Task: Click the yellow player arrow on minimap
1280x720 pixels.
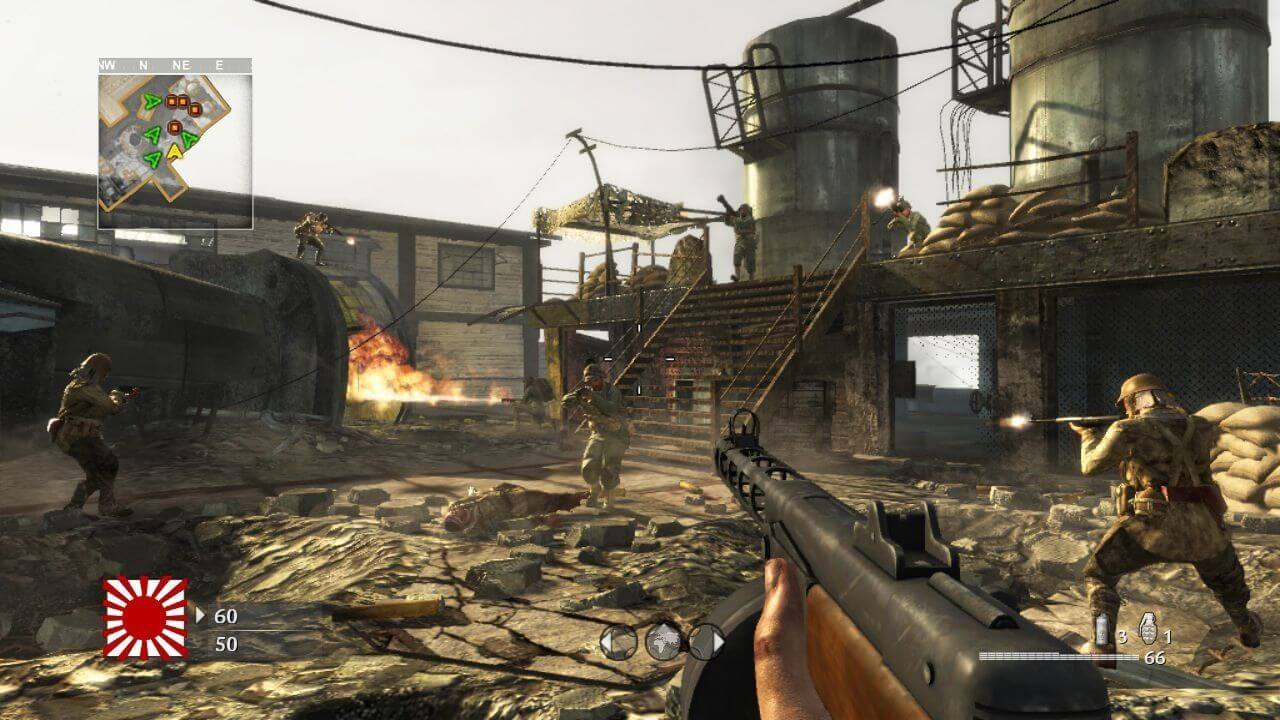Action: pyautogui.click(x=175, y=152)
